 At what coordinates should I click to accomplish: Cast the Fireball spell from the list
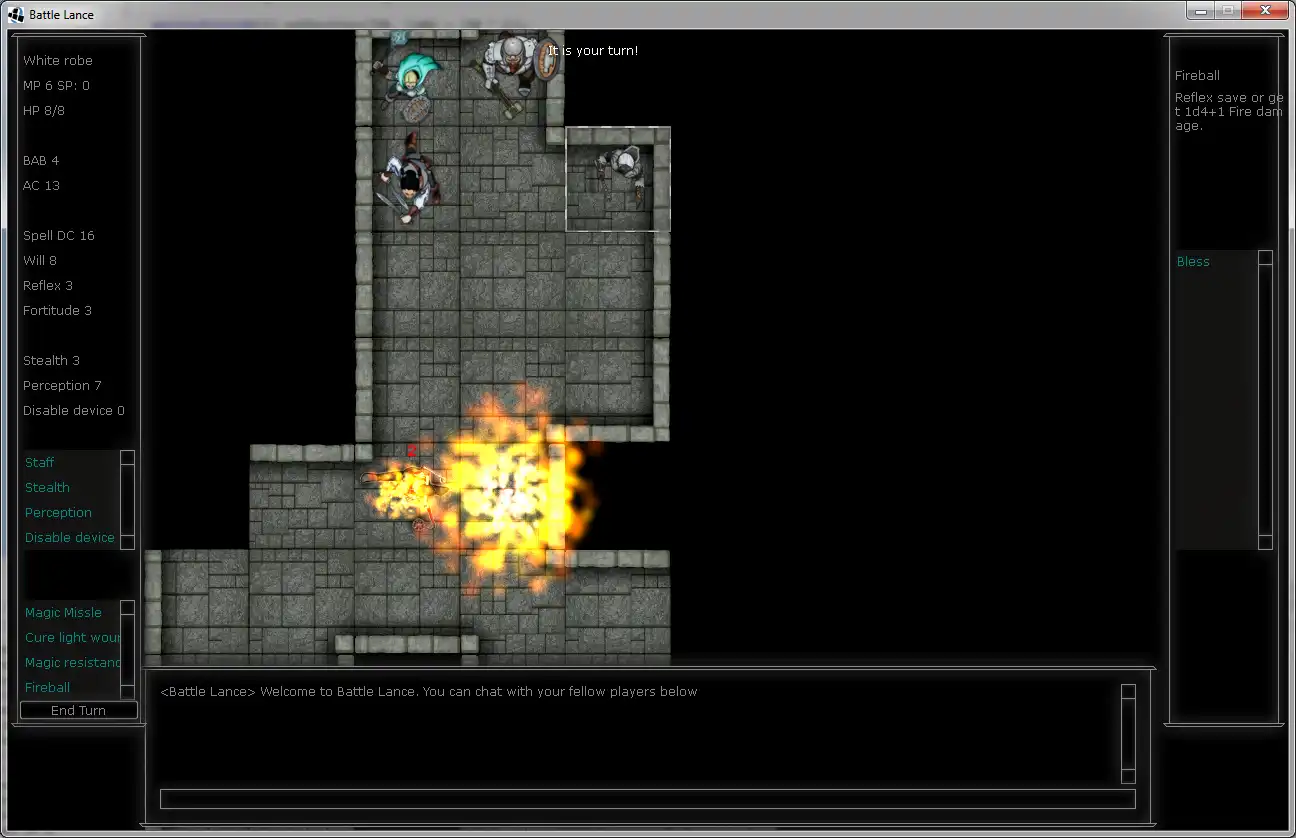pos(48,687)
